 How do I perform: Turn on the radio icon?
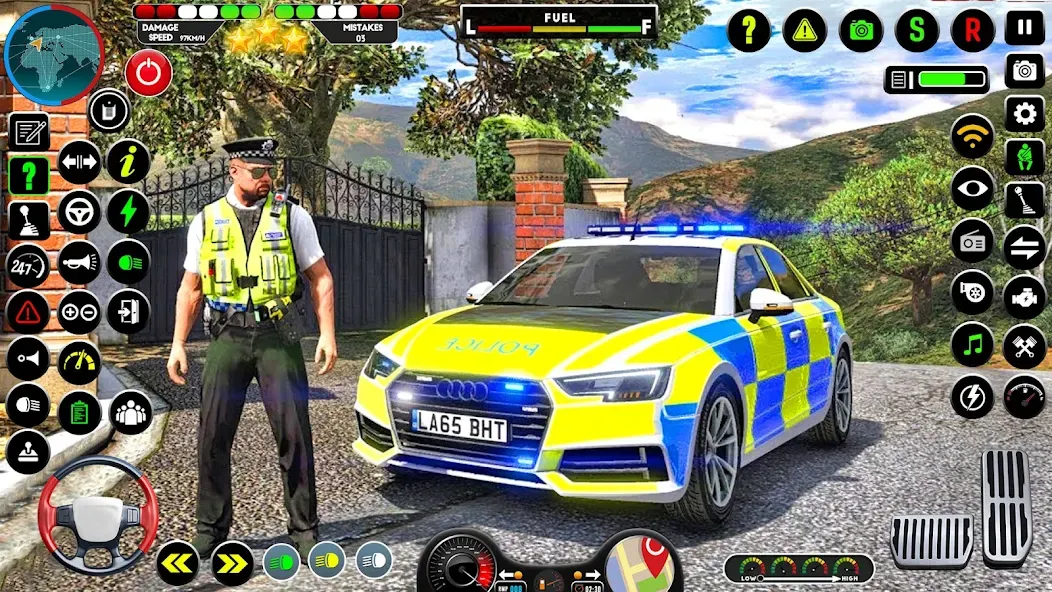pyautogui.click(x=972, y=241)
